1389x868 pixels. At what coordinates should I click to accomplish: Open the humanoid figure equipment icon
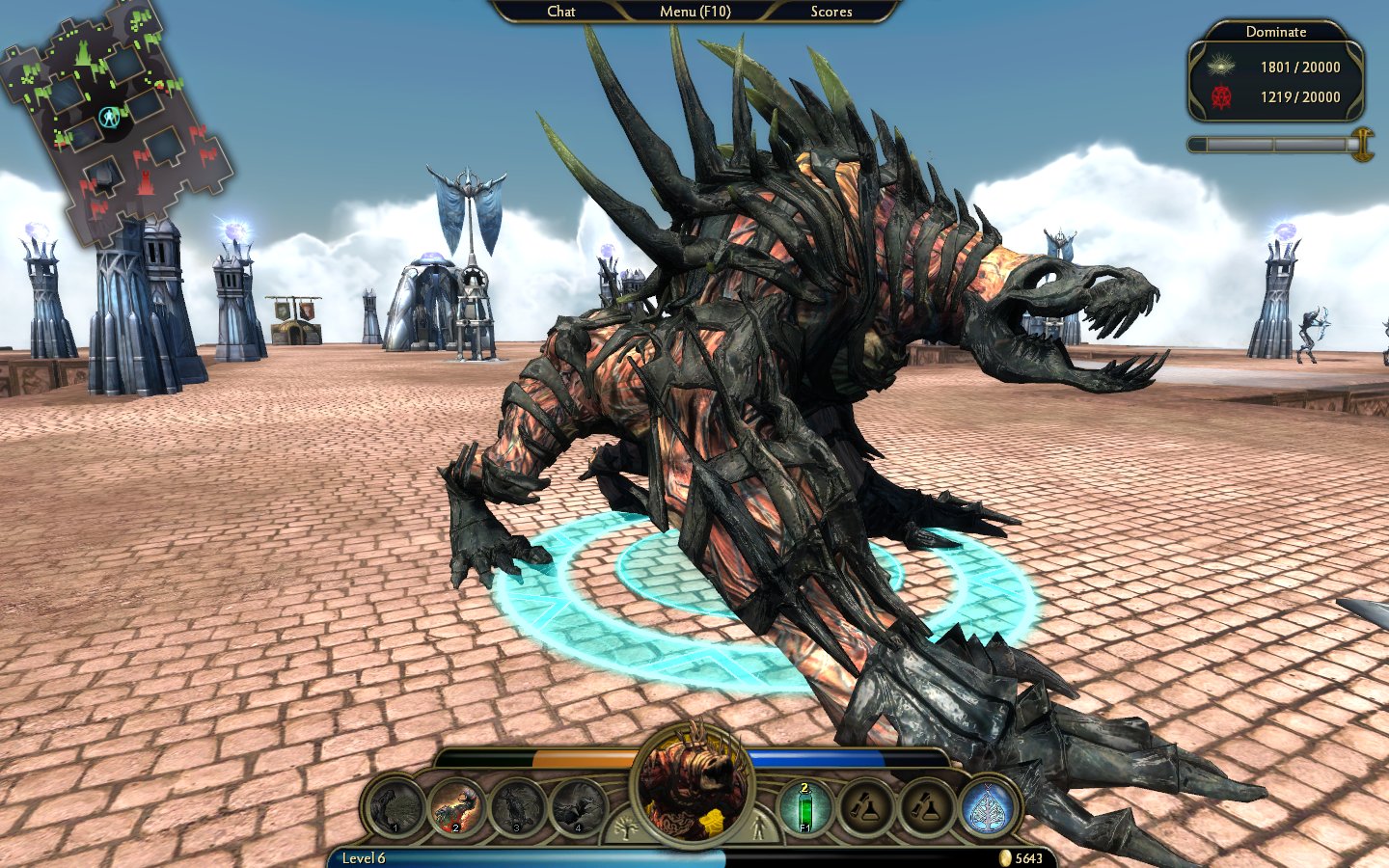[x=759, y=827]
